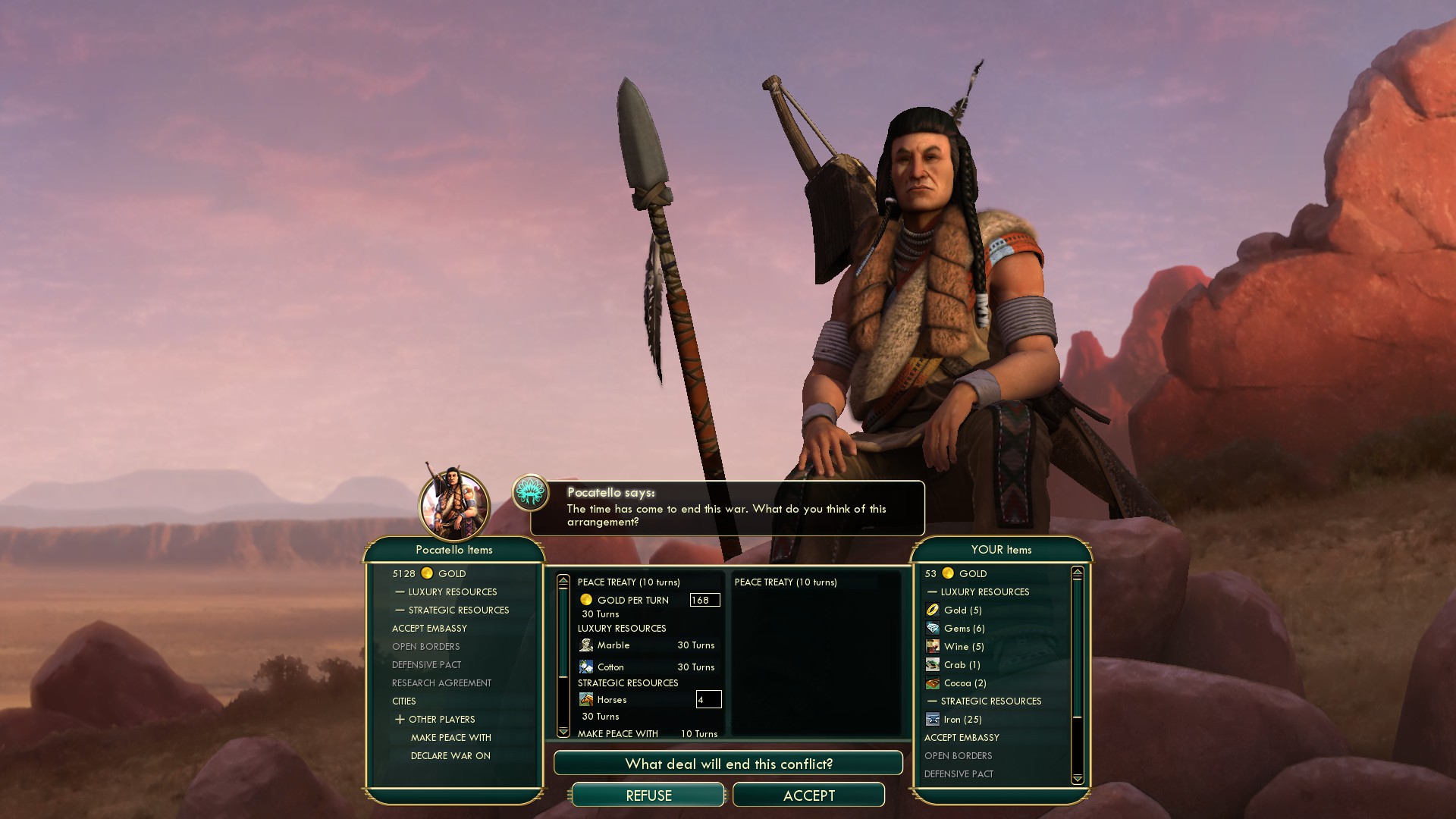Offer your Crab luxury resource
The height and width of the screenshot is (819, 1456).
(962, 665)
